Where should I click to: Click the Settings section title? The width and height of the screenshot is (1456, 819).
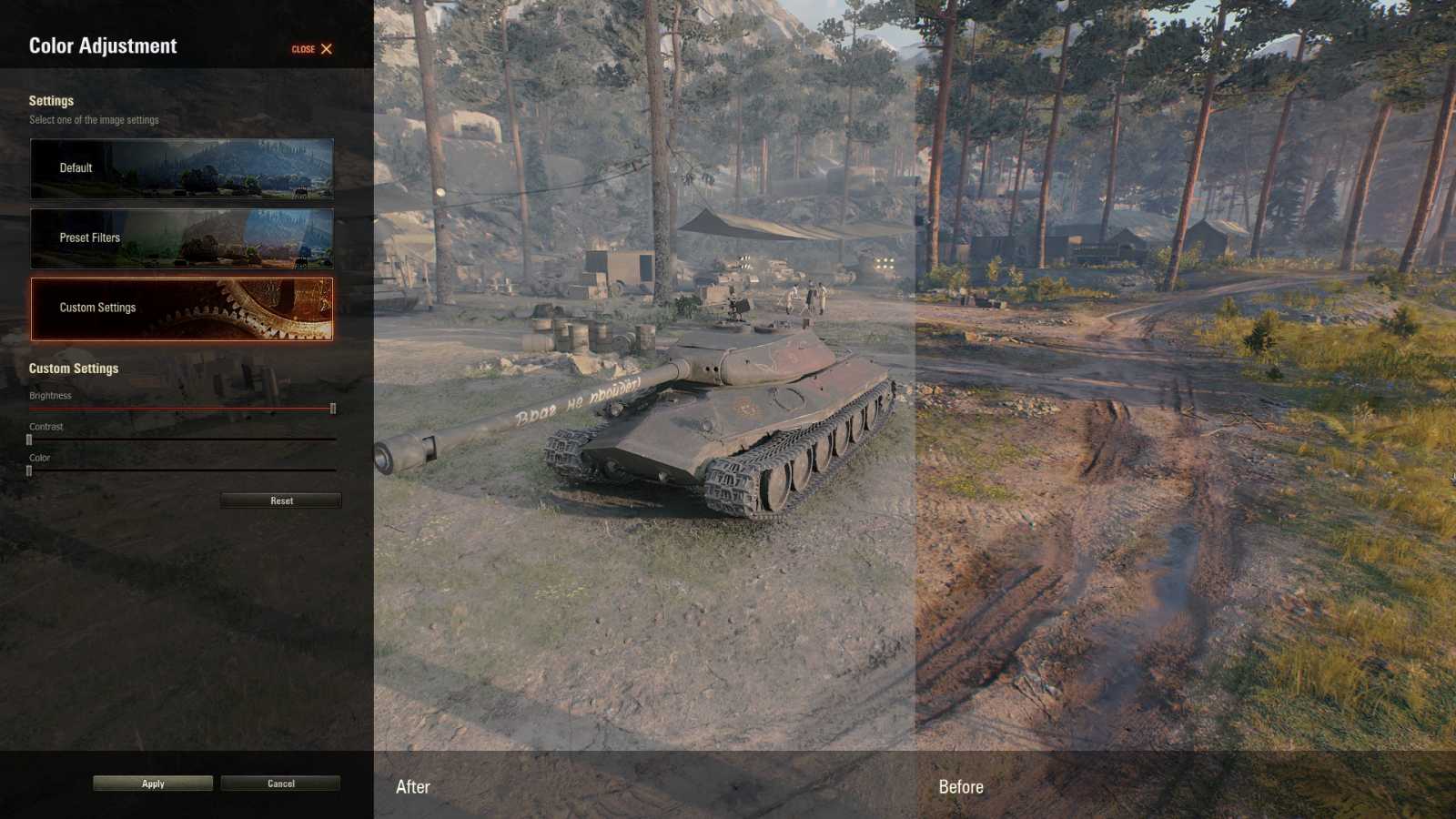[52, 101]
